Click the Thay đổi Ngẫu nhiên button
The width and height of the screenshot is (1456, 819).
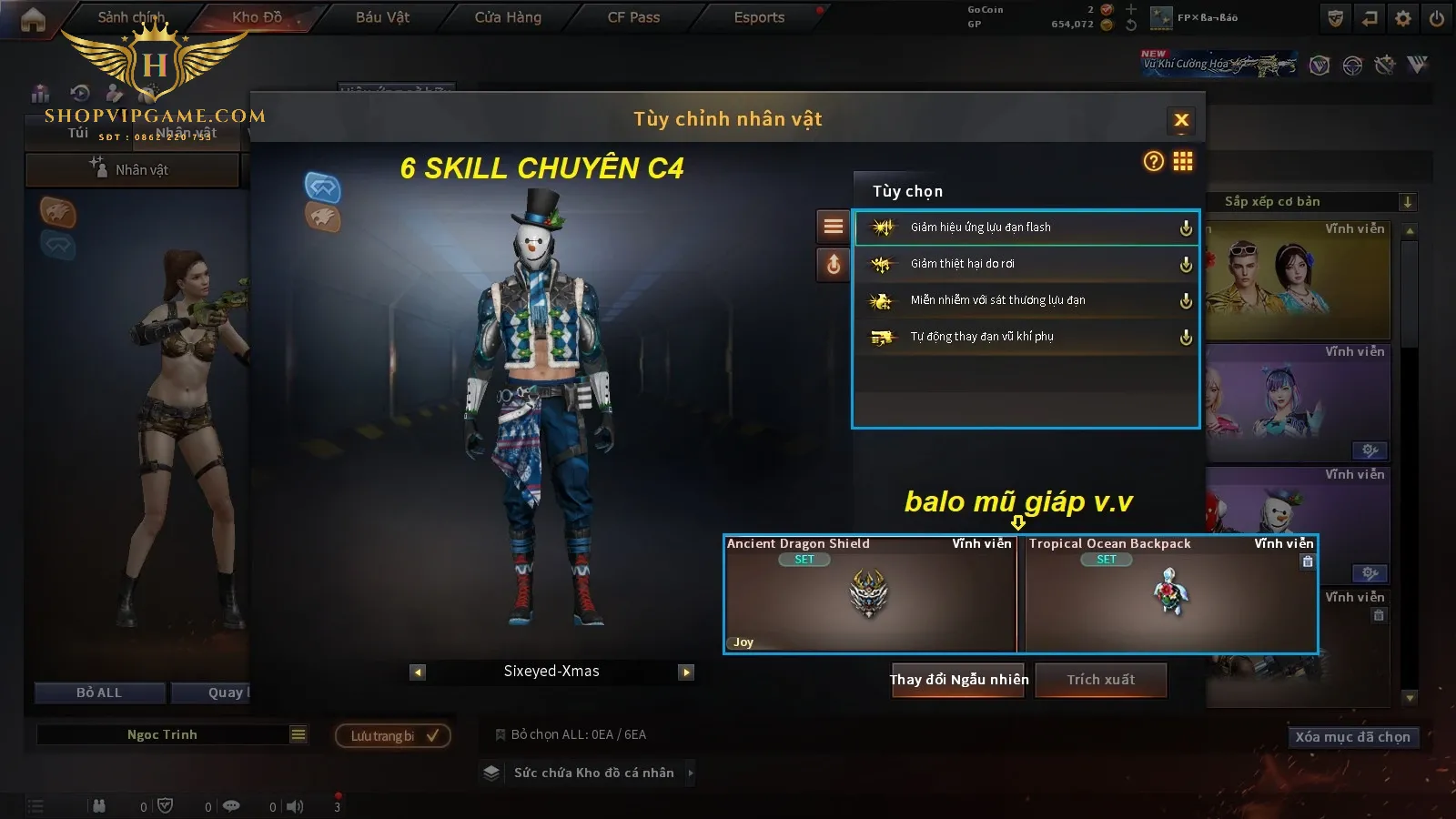[x=958, y=680]
